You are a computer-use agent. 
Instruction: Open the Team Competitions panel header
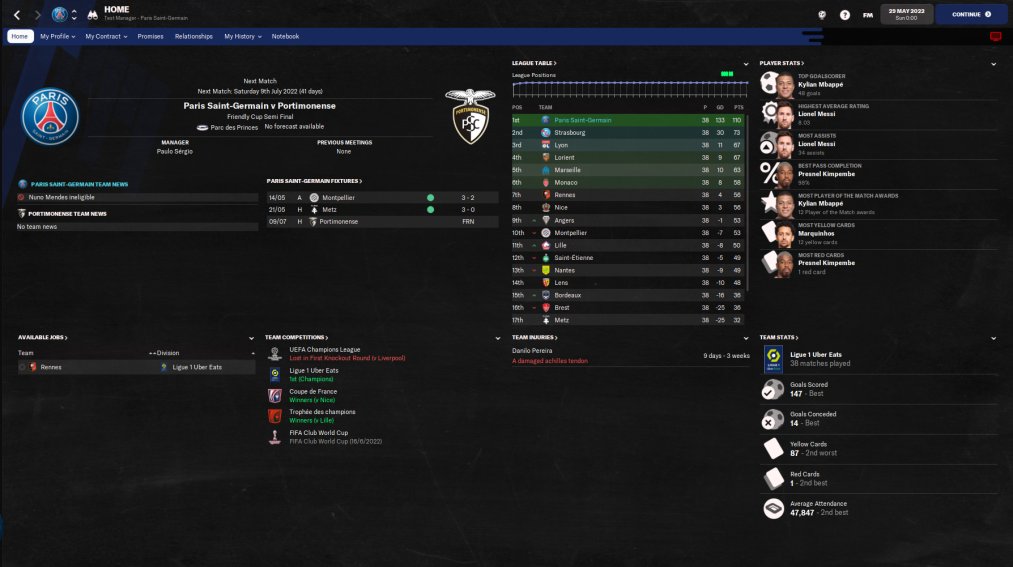pos(298,337)
